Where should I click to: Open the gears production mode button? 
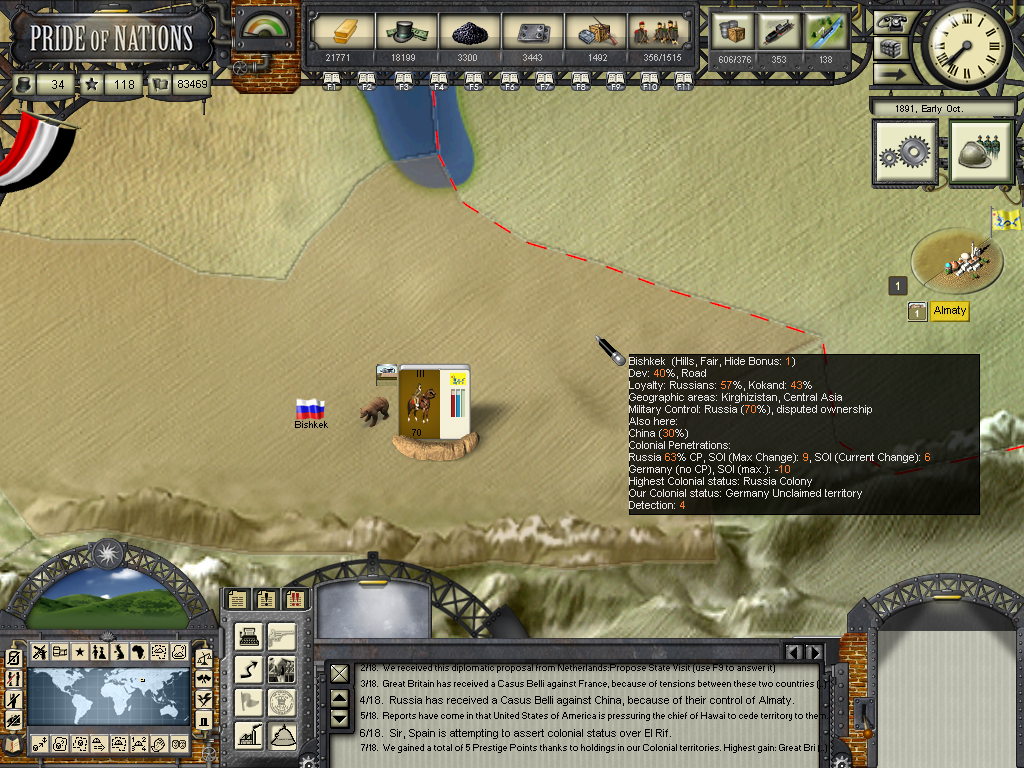click(905, 153)
